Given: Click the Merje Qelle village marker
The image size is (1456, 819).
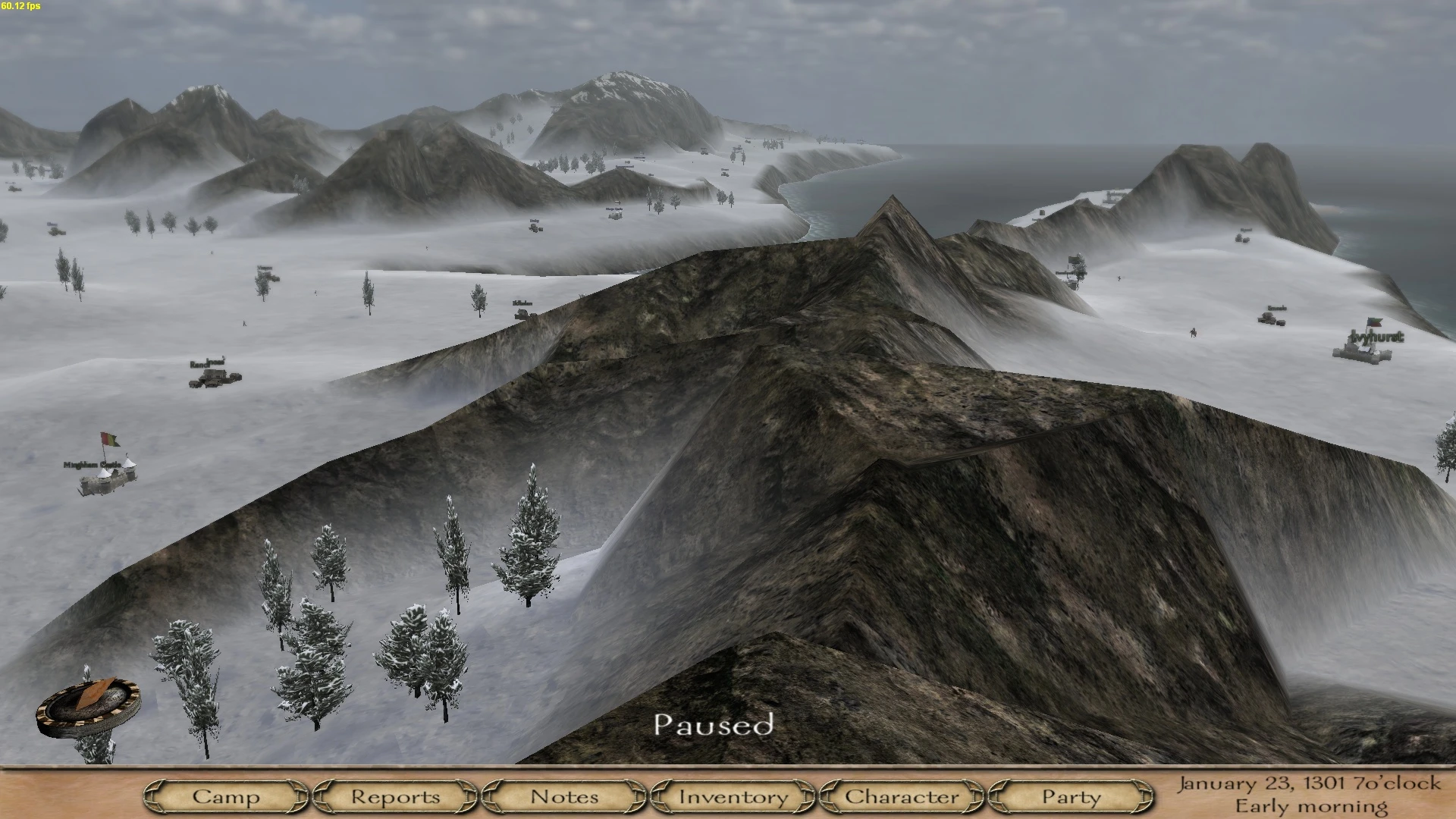Looking at the screenshot, I should tap(614, 216).
